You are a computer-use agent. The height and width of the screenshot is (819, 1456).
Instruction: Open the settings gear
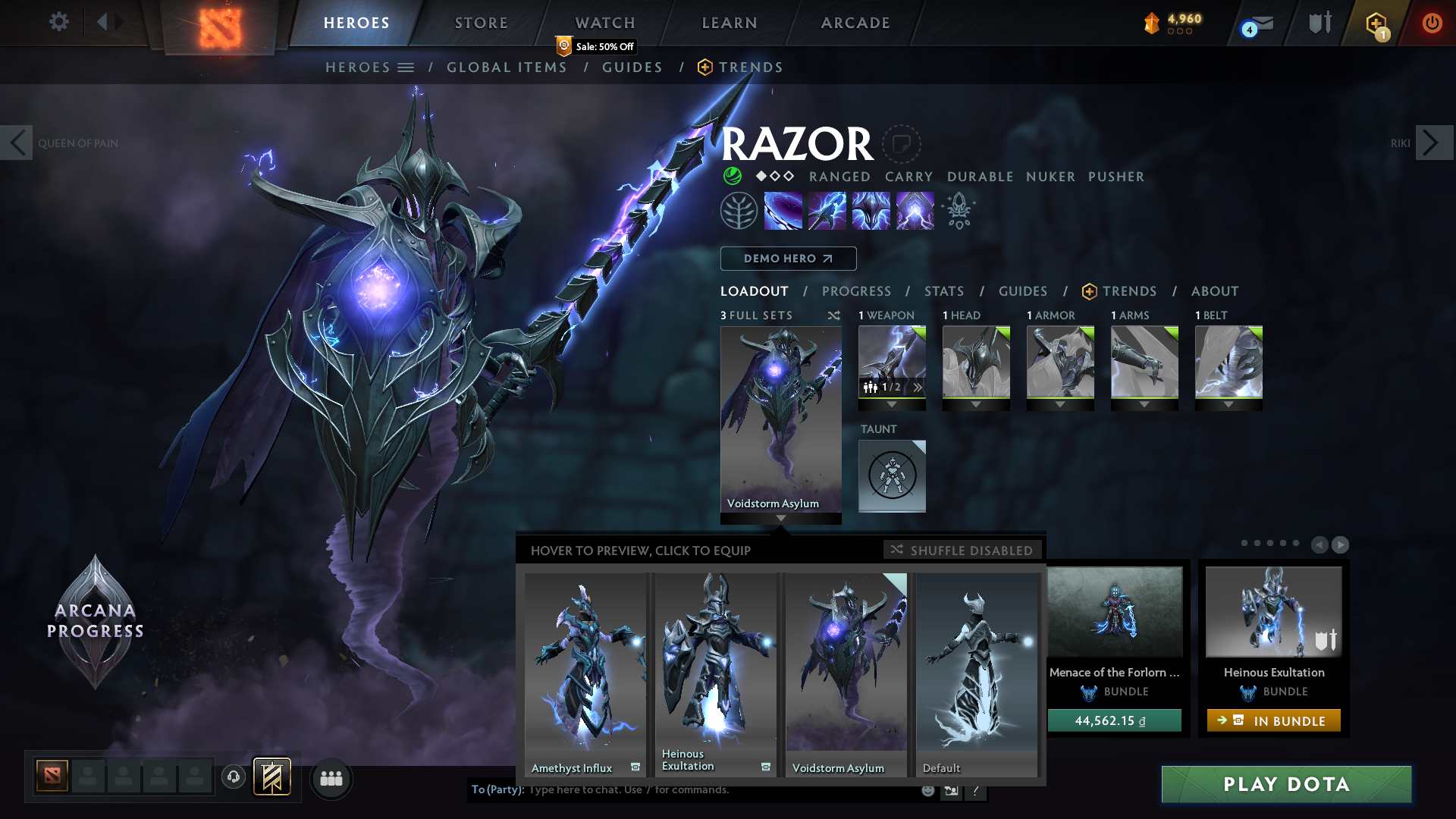click(x=59, y=23)
